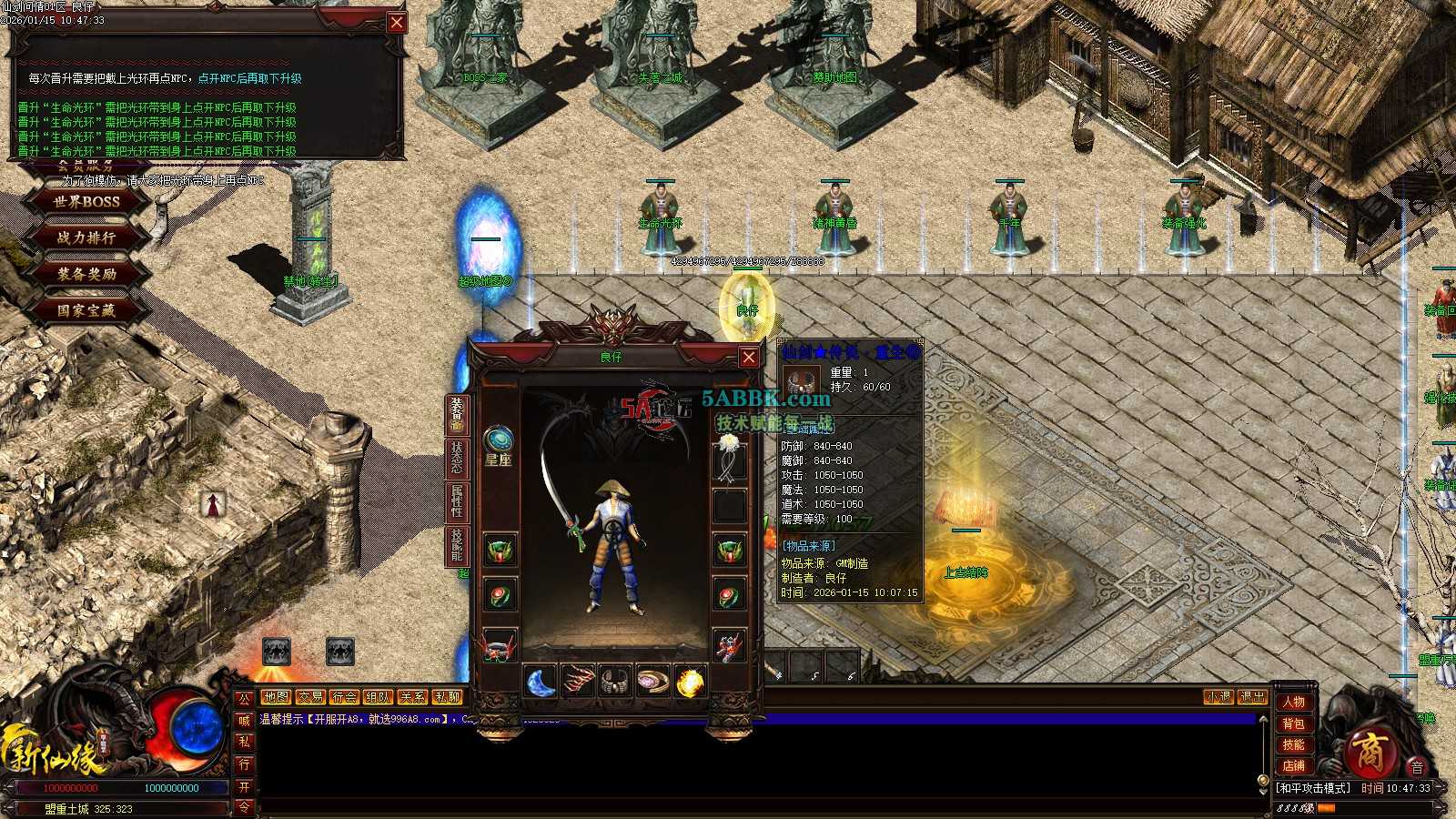Close the upgrade notice panel
Screen dimensions: 1456x819
[397, 23]
